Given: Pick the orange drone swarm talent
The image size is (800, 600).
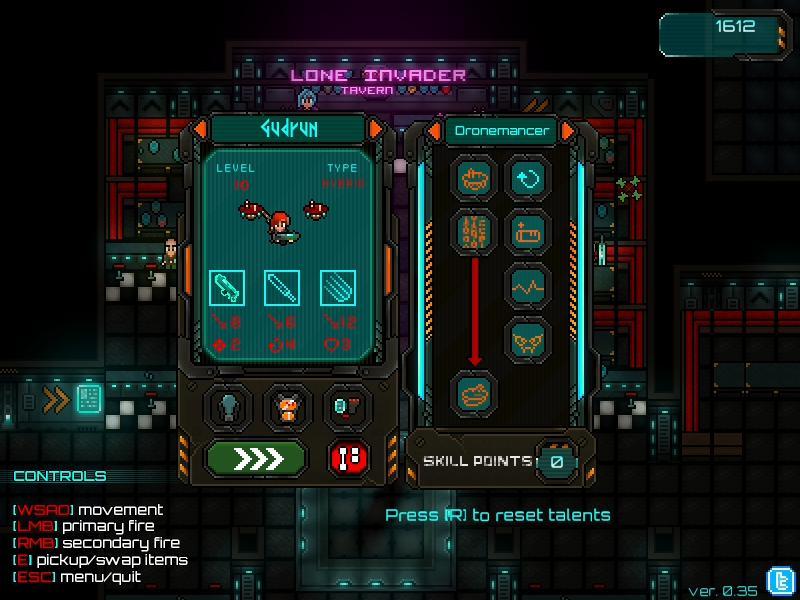Looking at the screenshot, I should coord(474,232).
